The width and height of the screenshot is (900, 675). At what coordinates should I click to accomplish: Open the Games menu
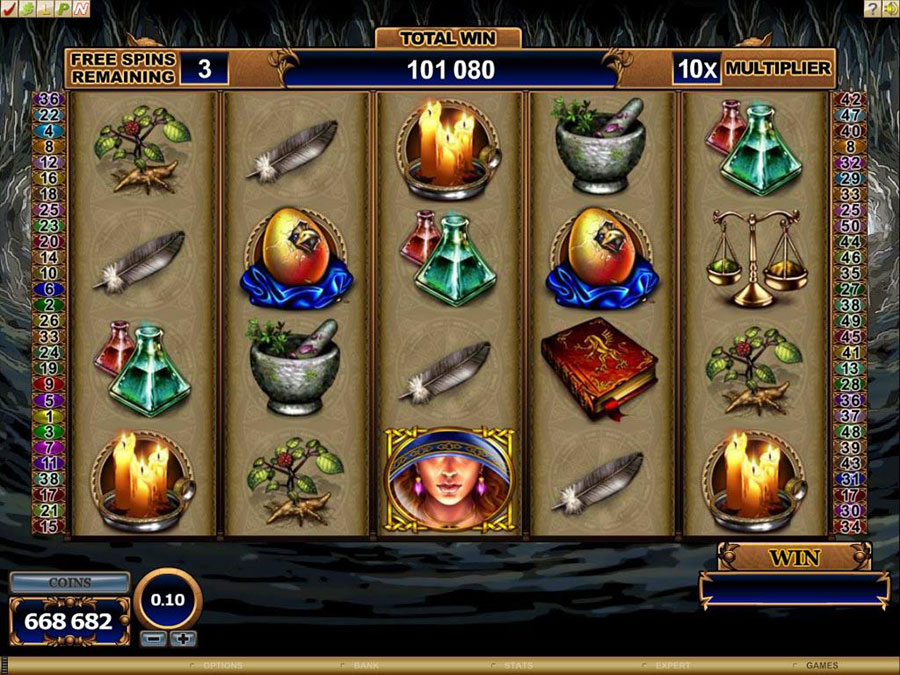click(822, 665)
